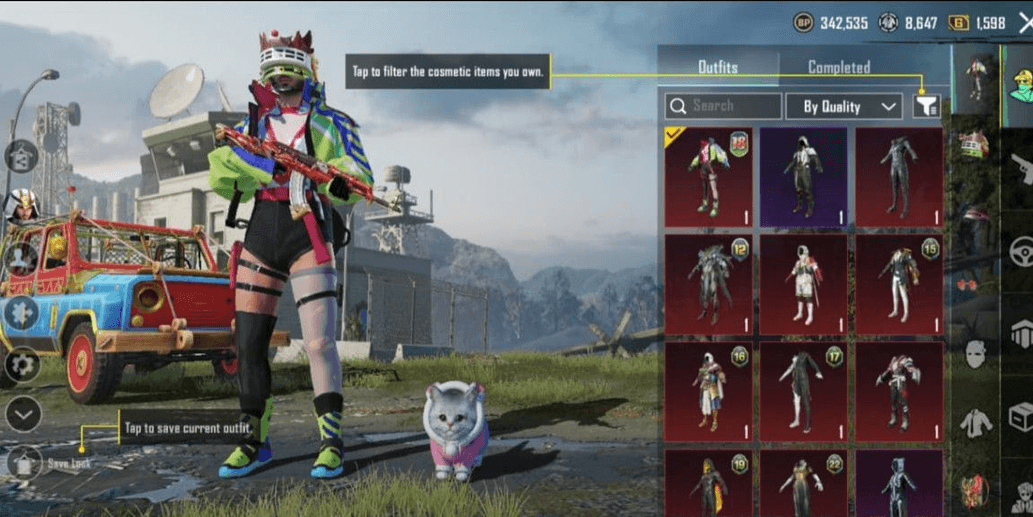This screenshot has width=1033, height=517.
Task: Select the equipped colorful jacket outfit
Action: click(707, 175)
